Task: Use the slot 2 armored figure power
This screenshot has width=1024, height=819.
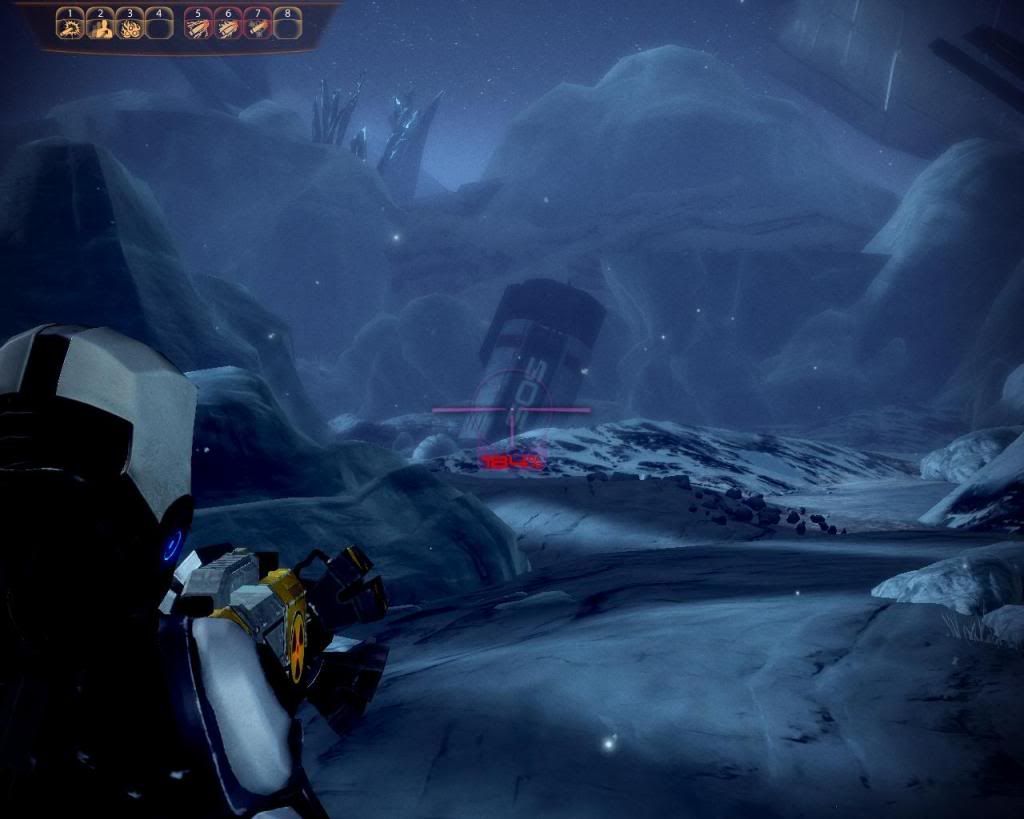Action: click(99, 25)
